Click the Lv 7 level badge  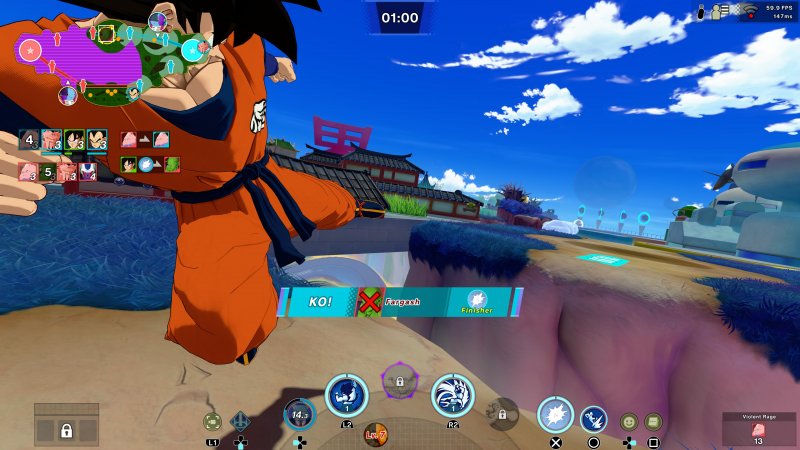pos(376,435)
